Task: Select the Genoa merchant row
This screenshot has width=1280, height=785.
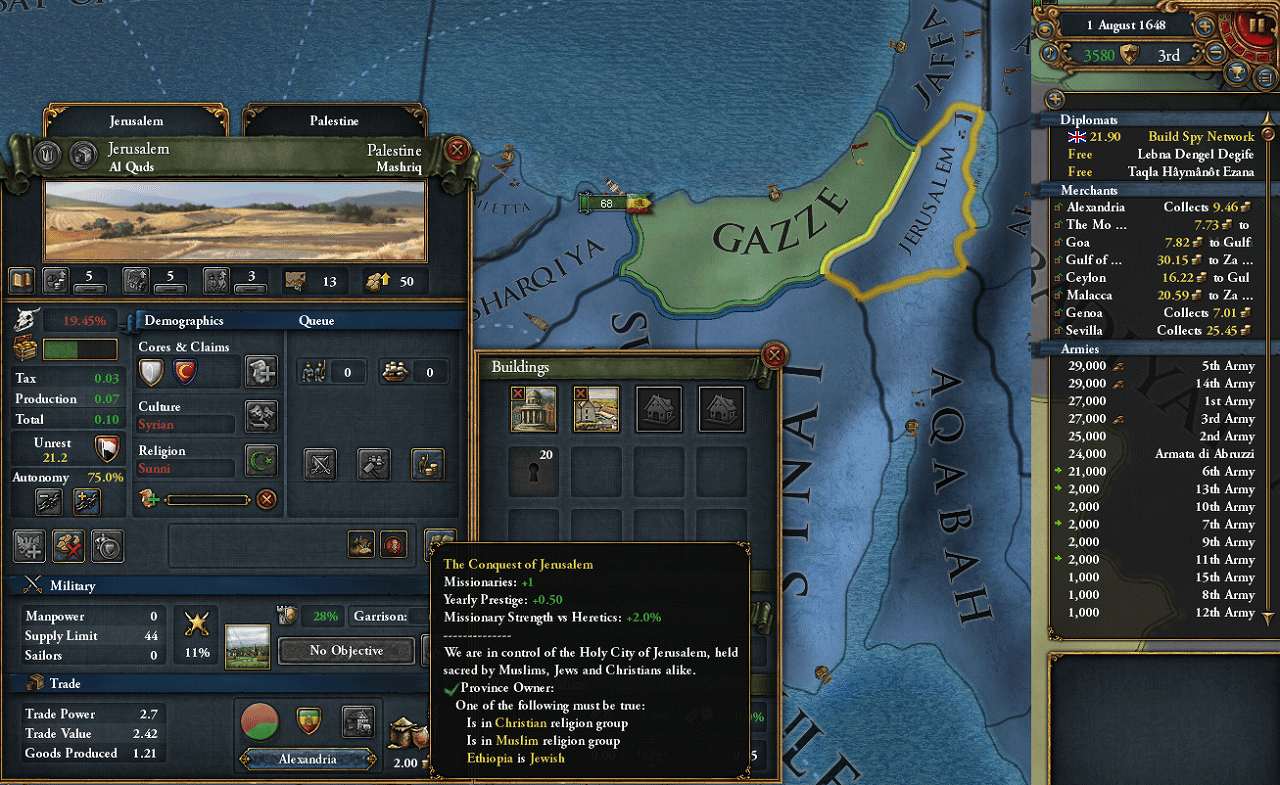Action: [1160, 313]
